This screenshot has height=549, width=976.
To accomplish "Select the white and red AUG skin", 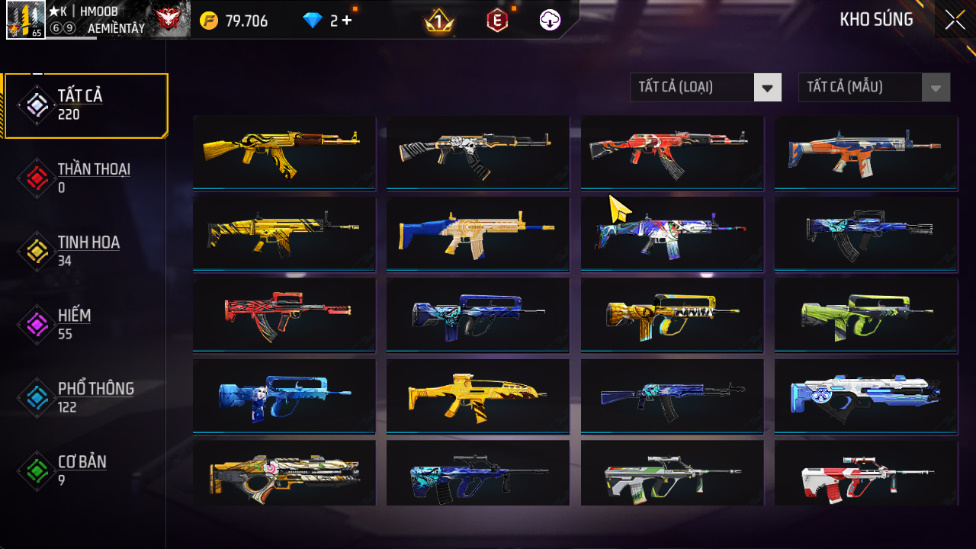I will point(866,475).
